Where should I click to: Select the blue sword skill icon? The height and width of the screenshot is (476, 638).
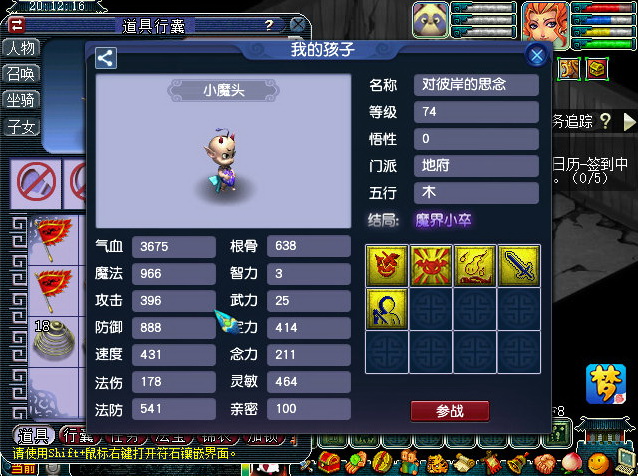click(518, 267)
